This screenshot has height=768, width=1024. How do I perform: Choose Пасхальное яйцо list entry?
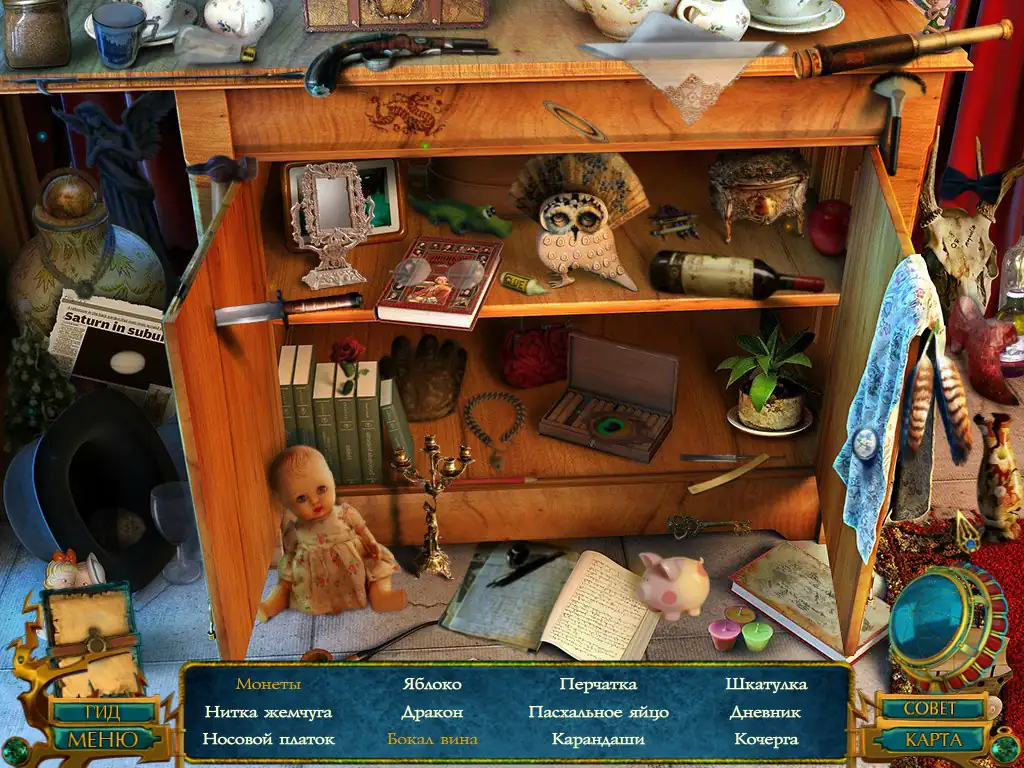tap(598, 713)
